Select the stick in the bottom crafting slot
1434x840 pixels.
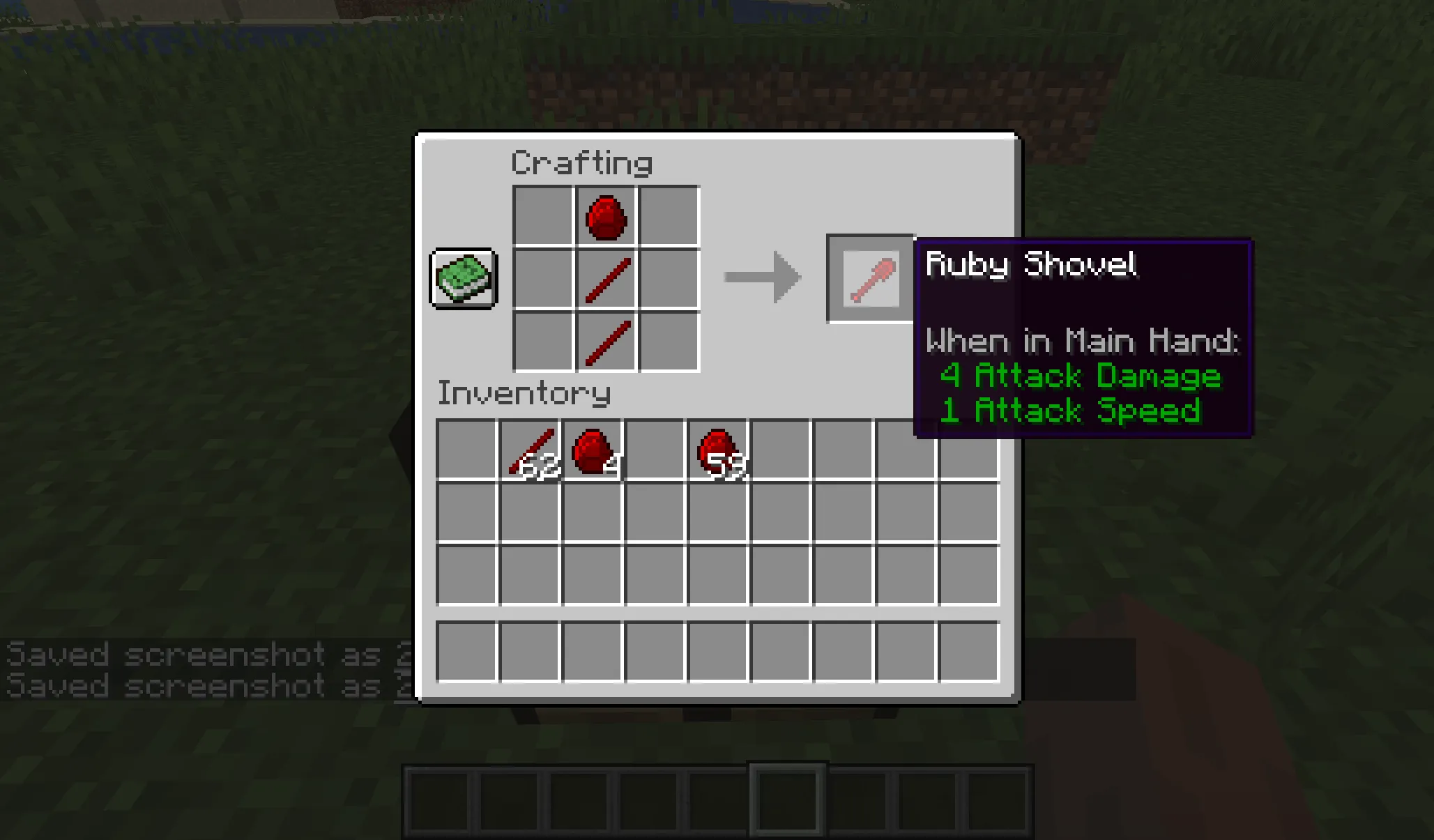pyautogui.click(x=606, y=342)
